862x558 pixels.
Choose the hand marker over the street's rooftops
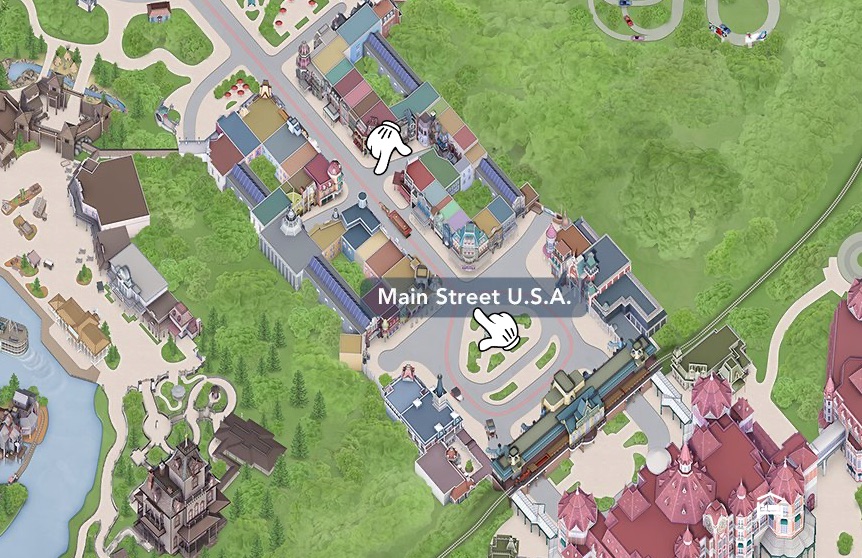point(387,147)
